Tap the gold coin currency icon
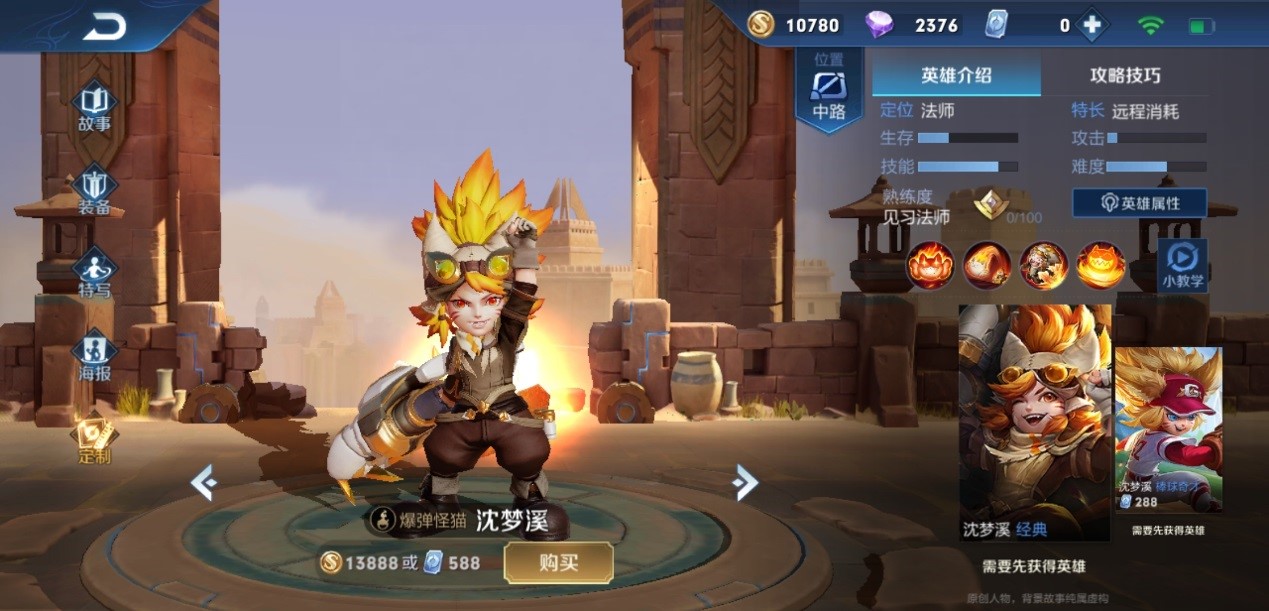This screenshot has height=611, width=1269. click(x=761, y=25)
